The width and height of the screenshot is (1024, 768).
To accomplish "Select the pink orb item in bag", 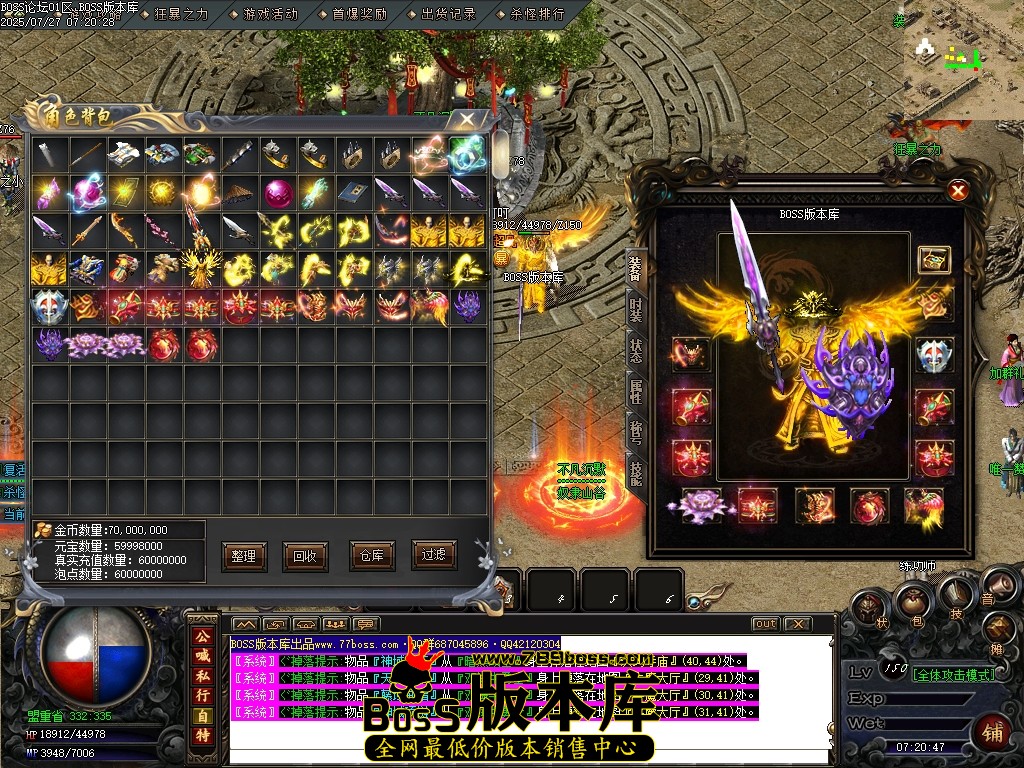I will 278,191.
